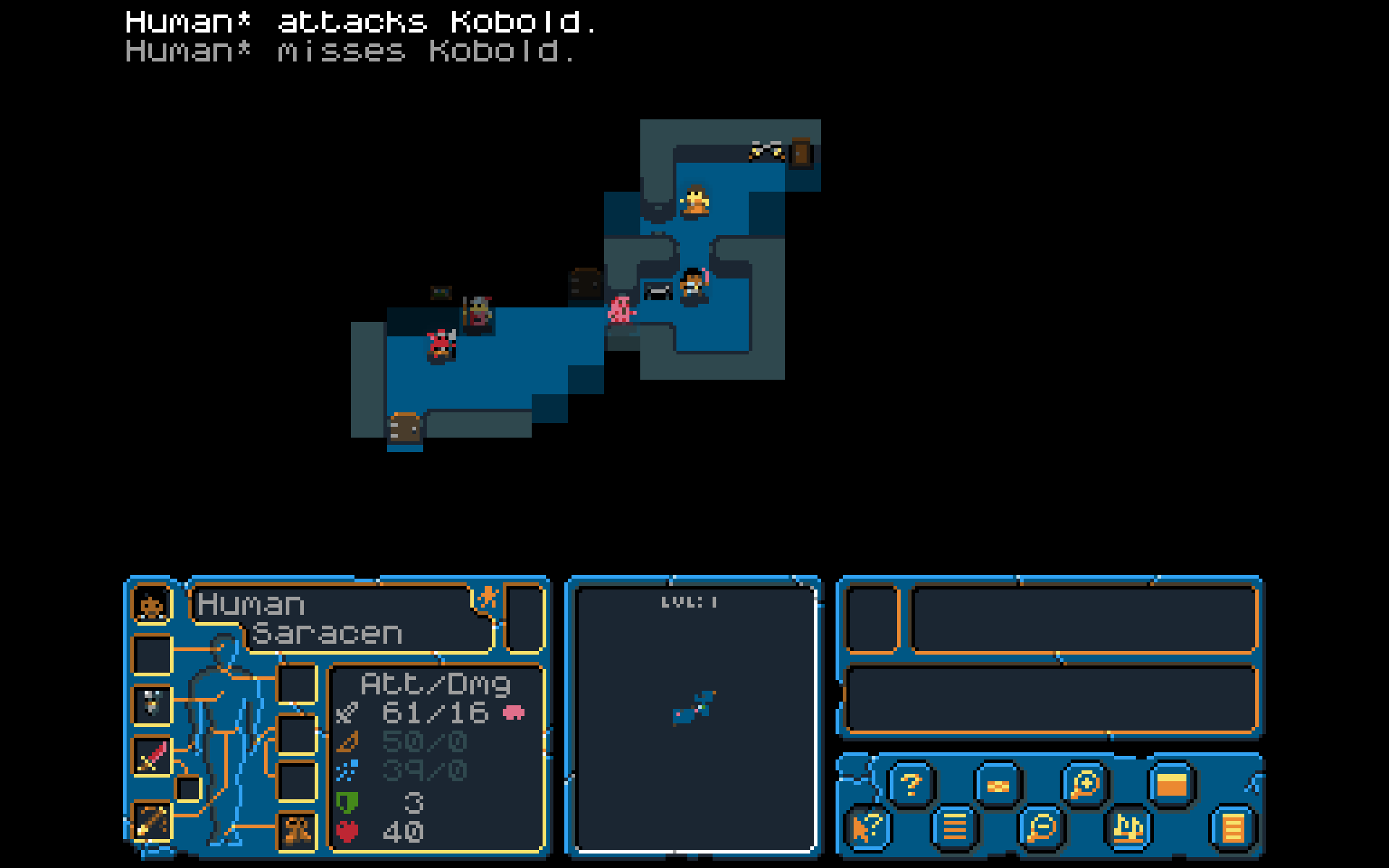1389x868 pixels.
Task: Click the magnifier minus zoom-out button
Action: (1041, 827)
